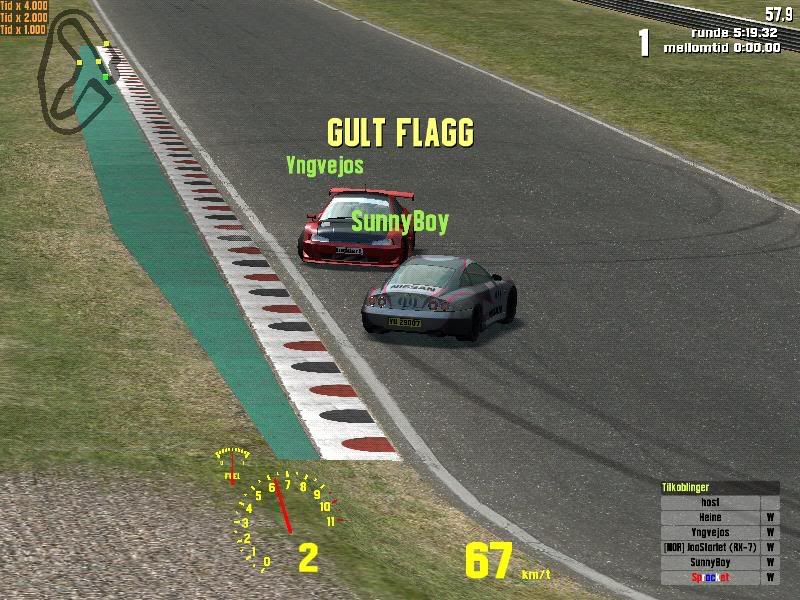The height and width of the screenshot is (600, 800).
Task: Choose Heine in the connections list
Action: (x=711, y=517)
